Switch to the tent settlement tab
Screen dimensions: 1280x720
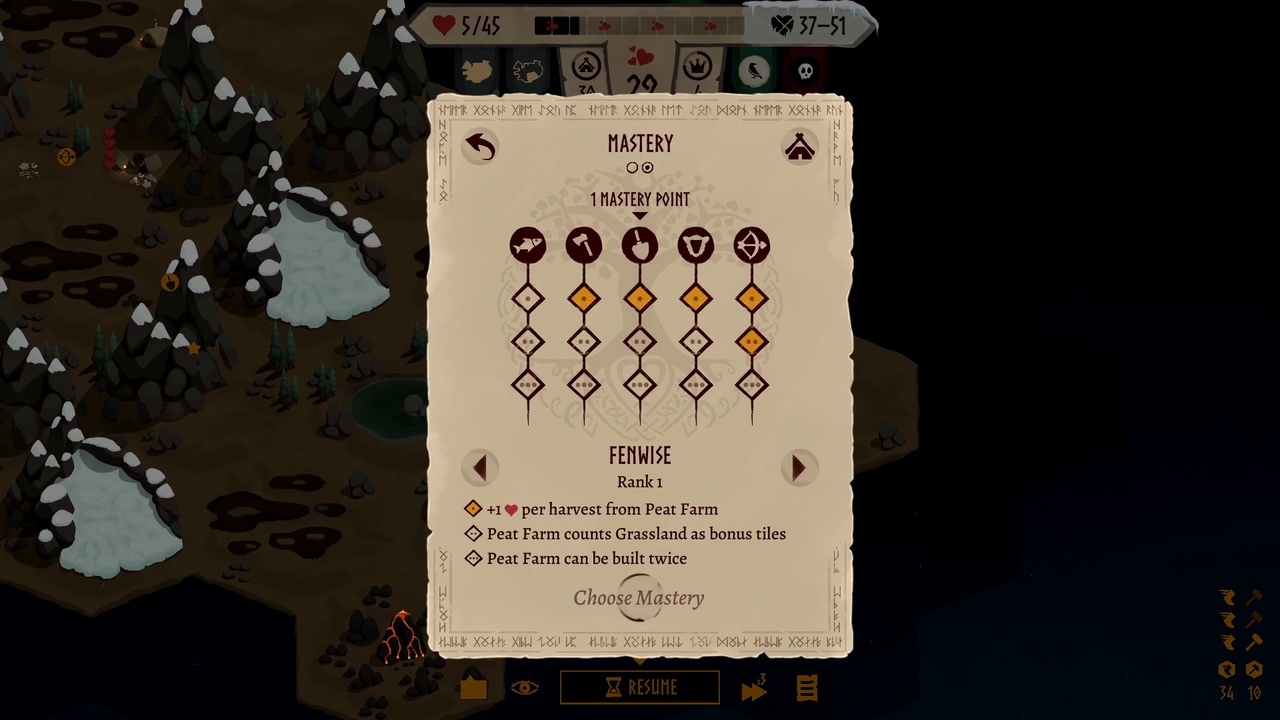pos(585,68)
